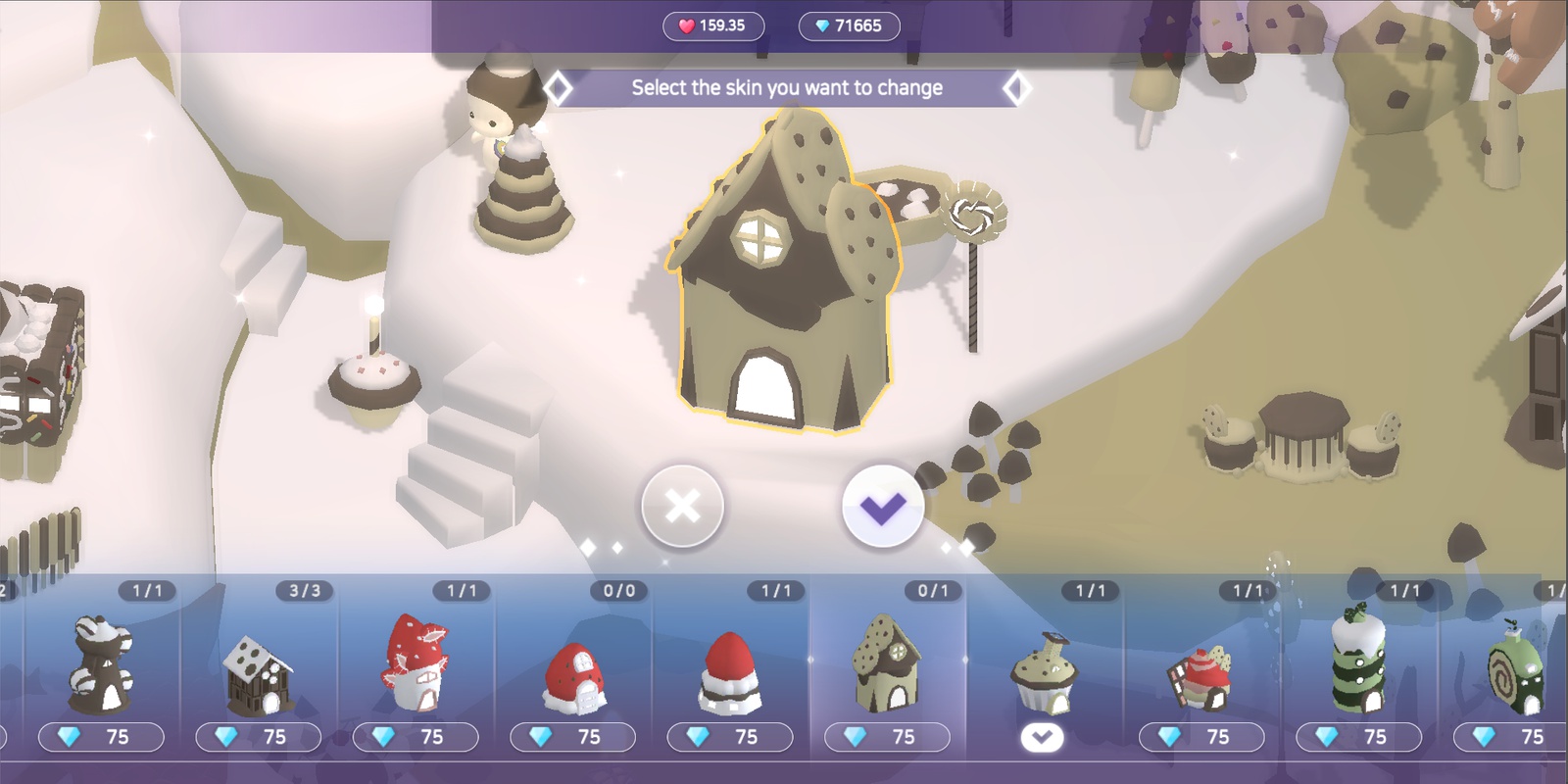Click the selected checkmark under muffin skin
The height and width of the screenshot is (784, 1568).
click(1042, 737)
